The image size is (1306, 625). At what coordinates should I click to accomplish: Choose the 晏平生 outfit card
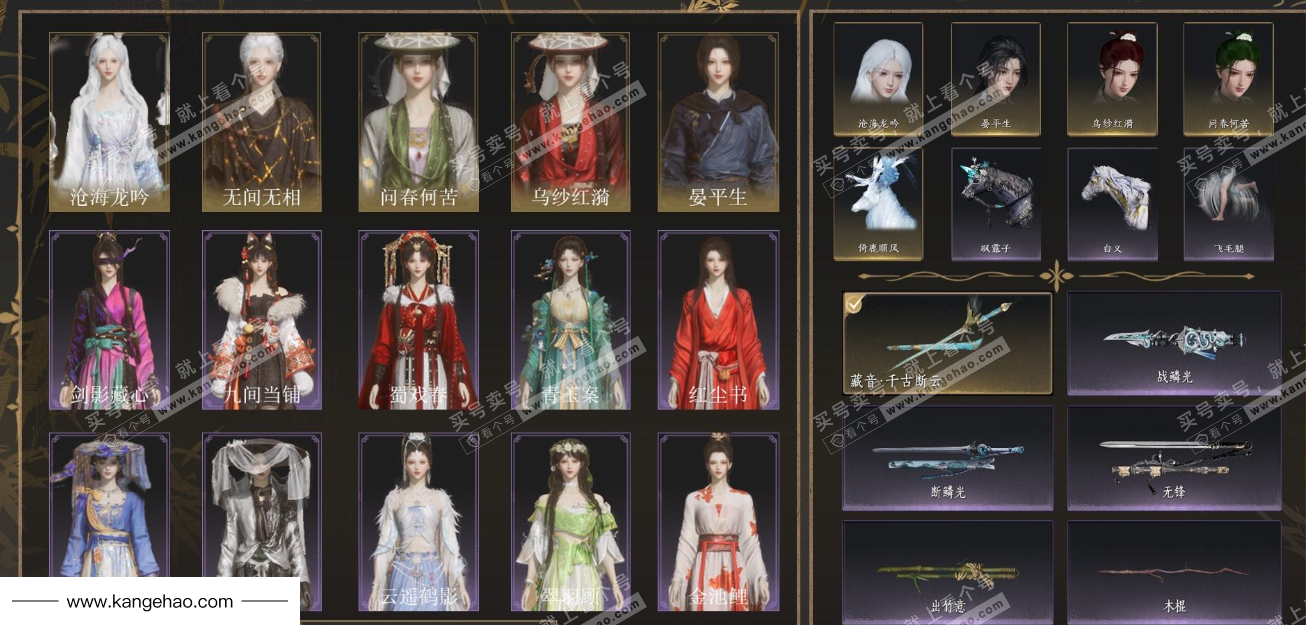tap(718, 121)
